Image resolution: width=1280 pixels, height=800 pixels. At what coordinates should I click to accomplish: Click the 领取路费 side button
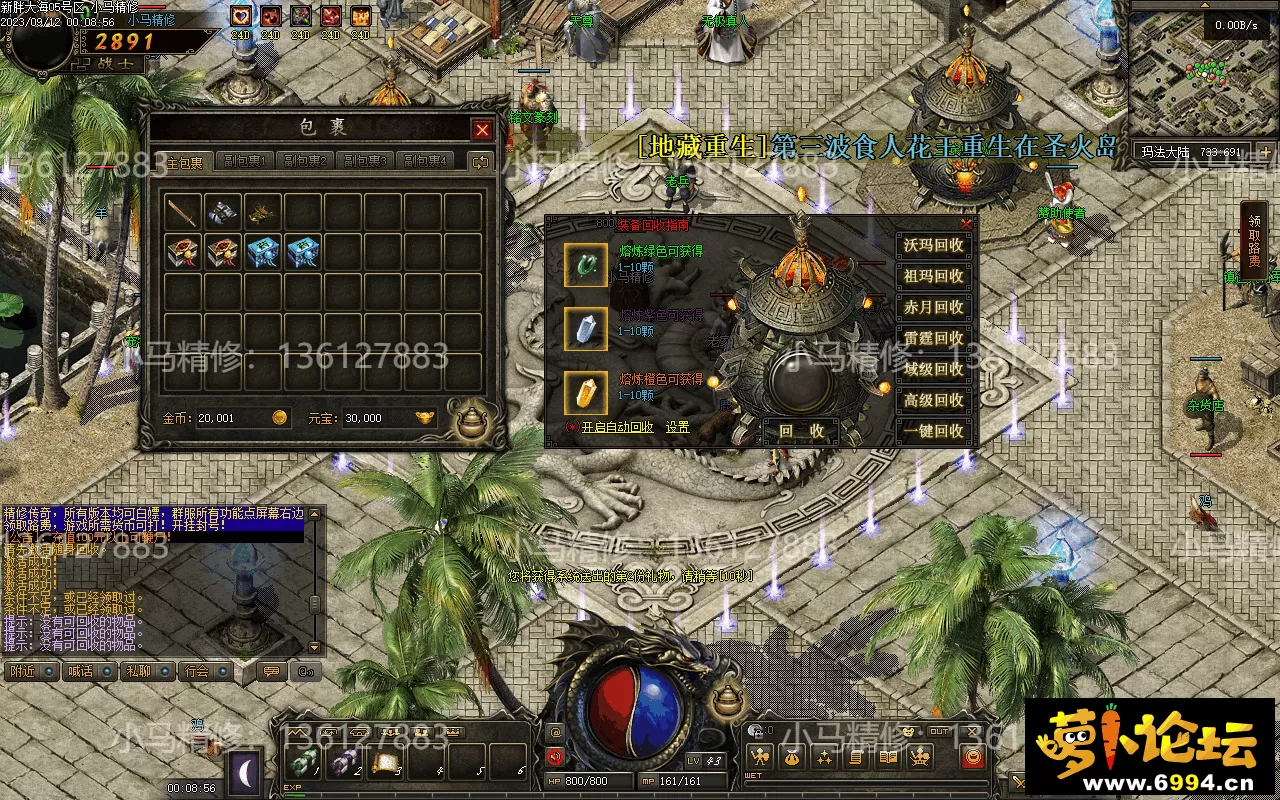point(1254,240)
